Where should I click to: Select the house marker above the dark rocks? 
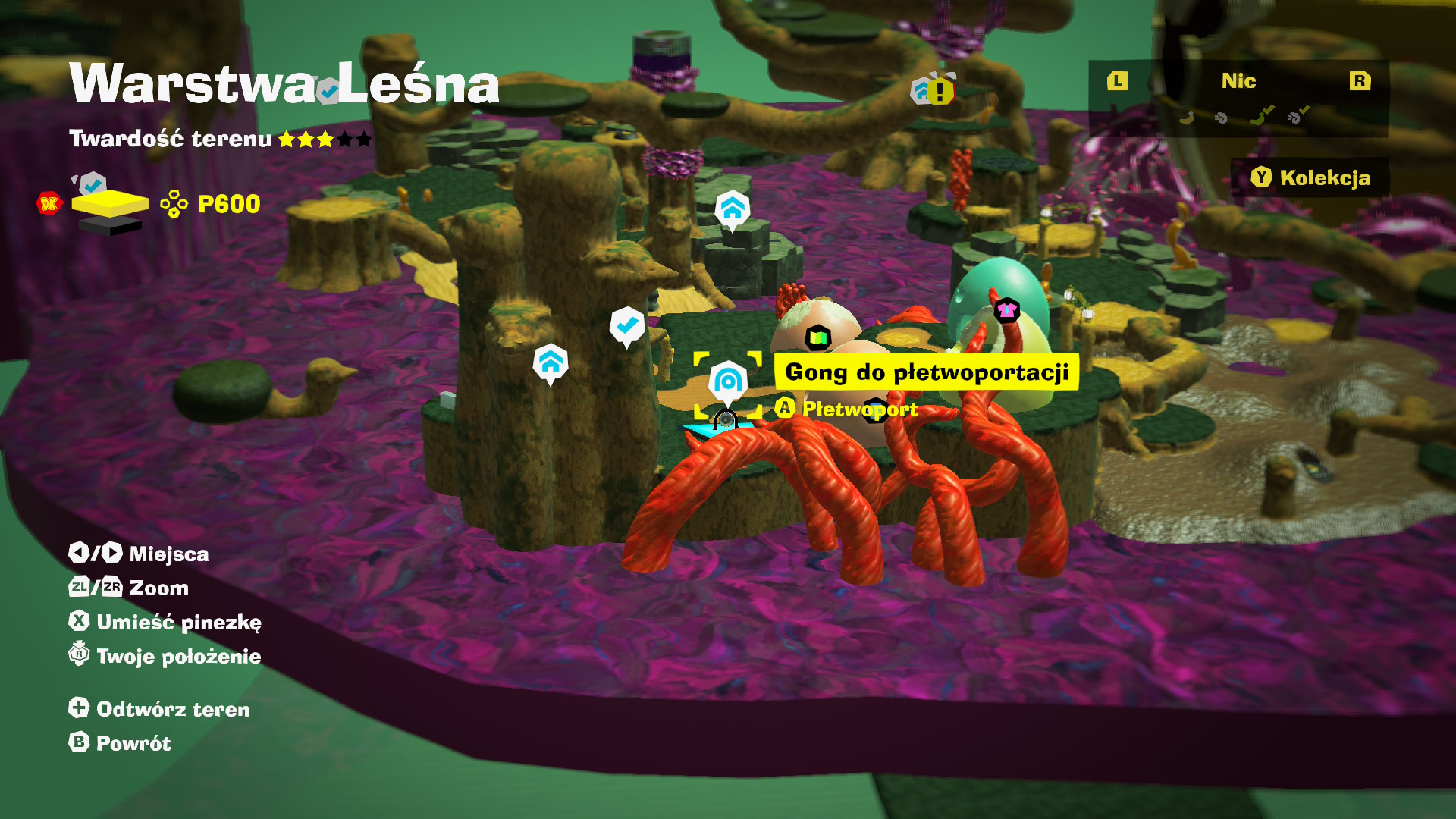pos(732,208)
